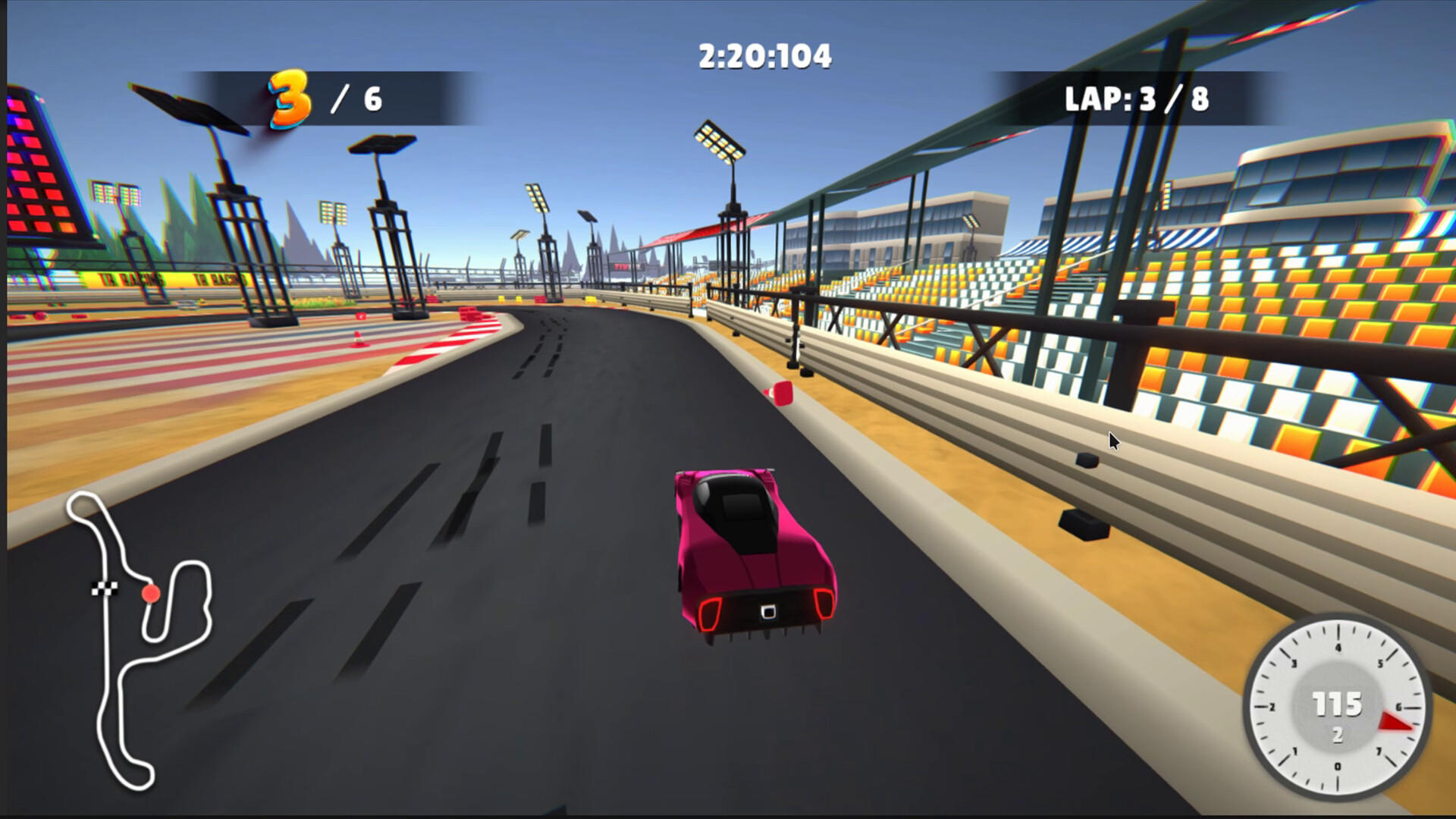Click the position indicator showing 3/6

pos(318,99)
